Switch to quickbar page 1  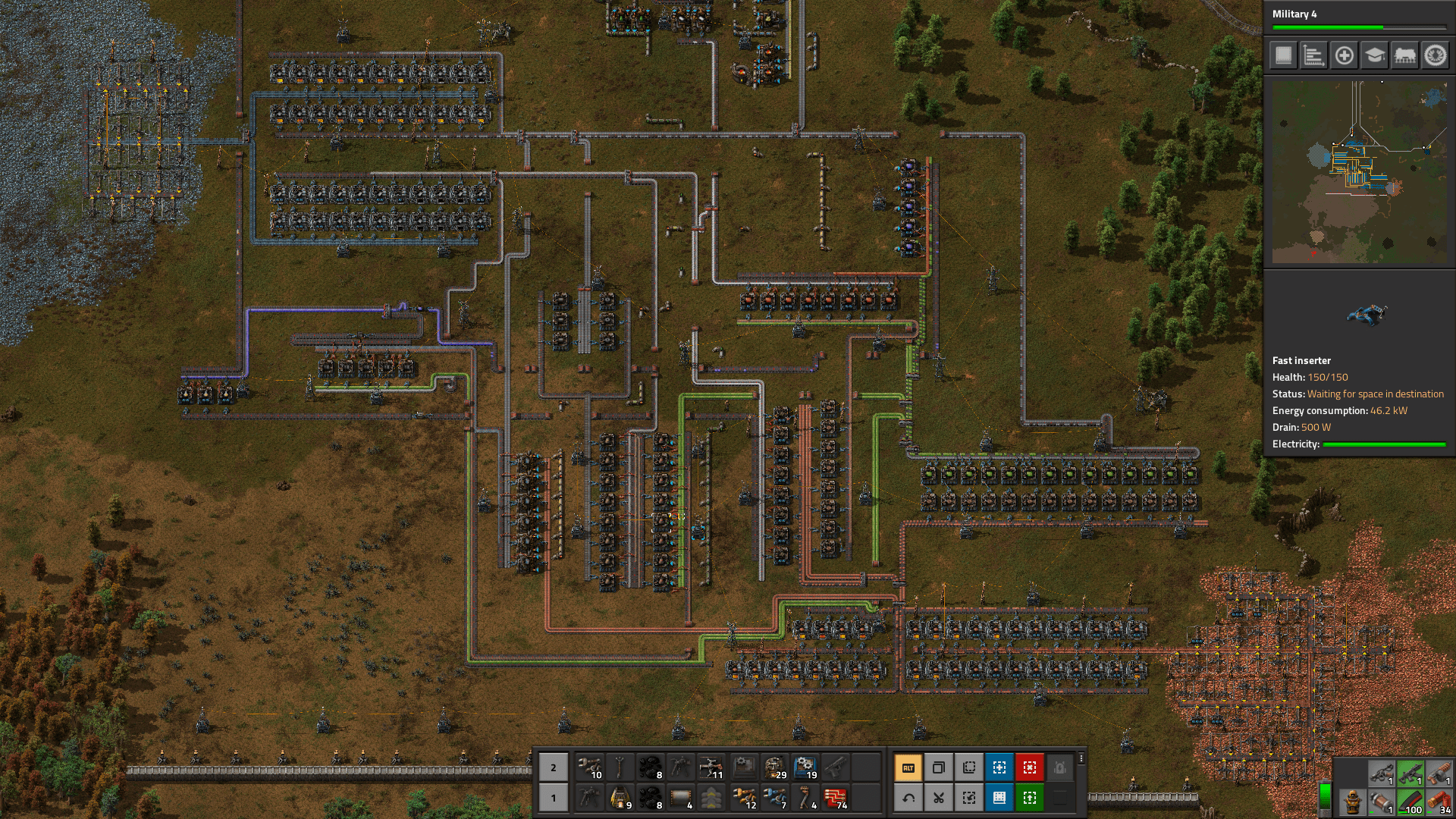coord(553,798)
